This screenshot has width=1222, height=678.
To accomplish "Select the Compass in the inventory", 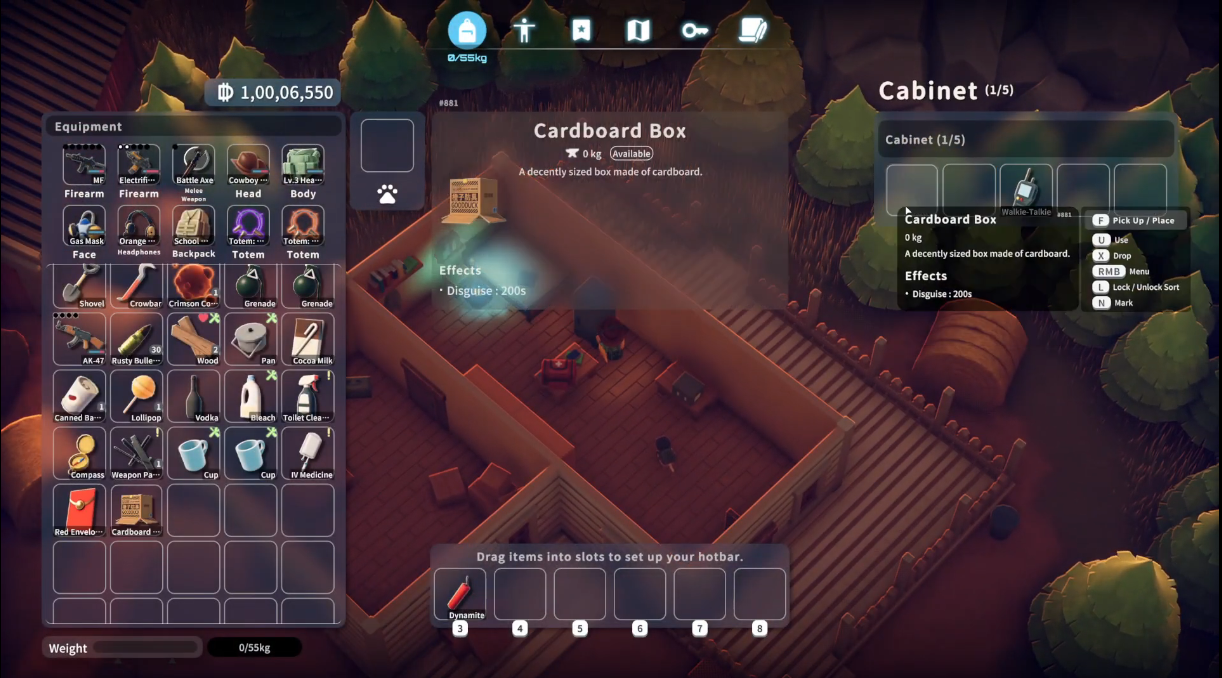I will coord(80,453).
